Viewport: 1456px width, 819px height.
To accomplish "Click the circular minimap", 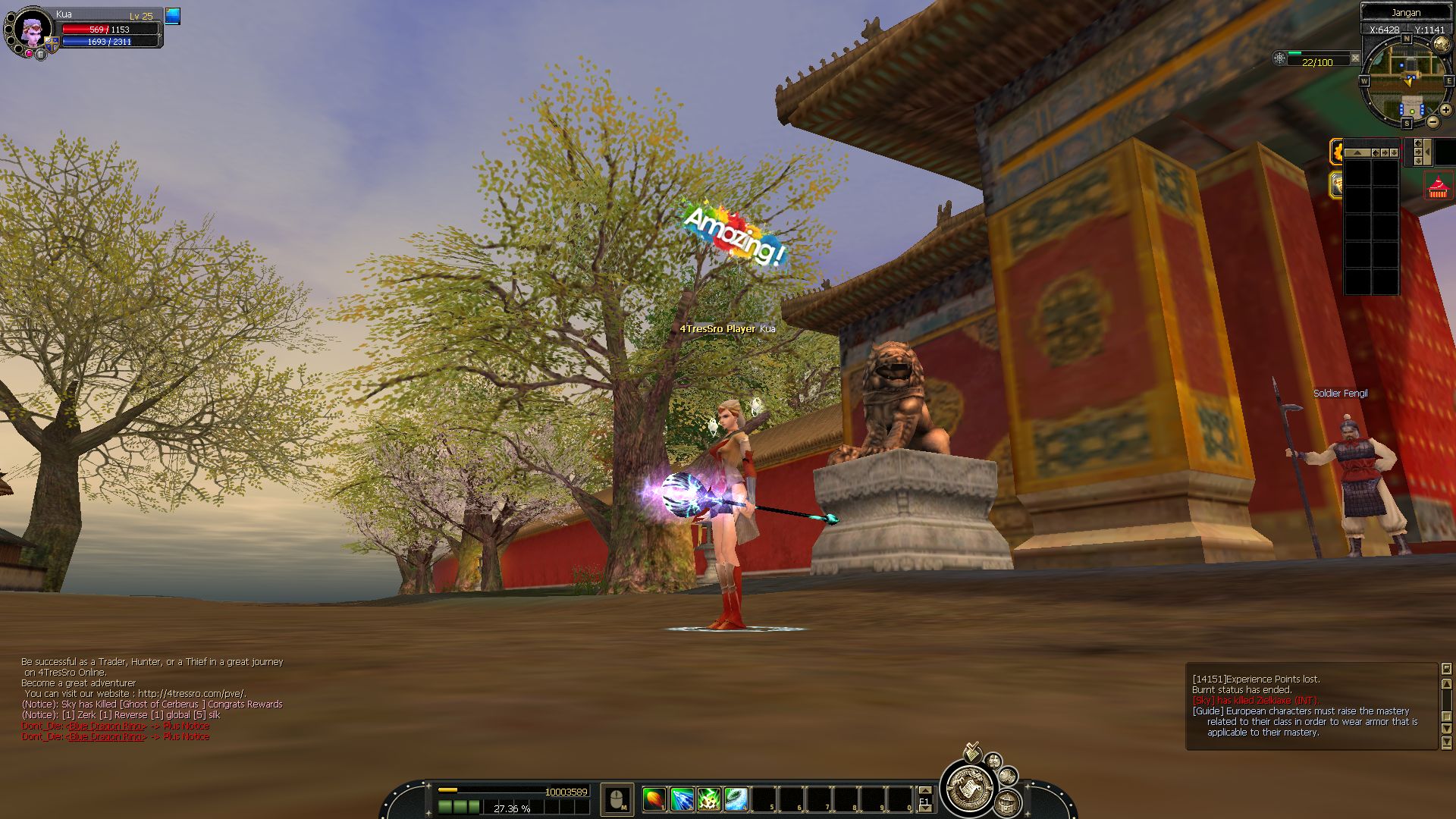I will [1406, 81].
